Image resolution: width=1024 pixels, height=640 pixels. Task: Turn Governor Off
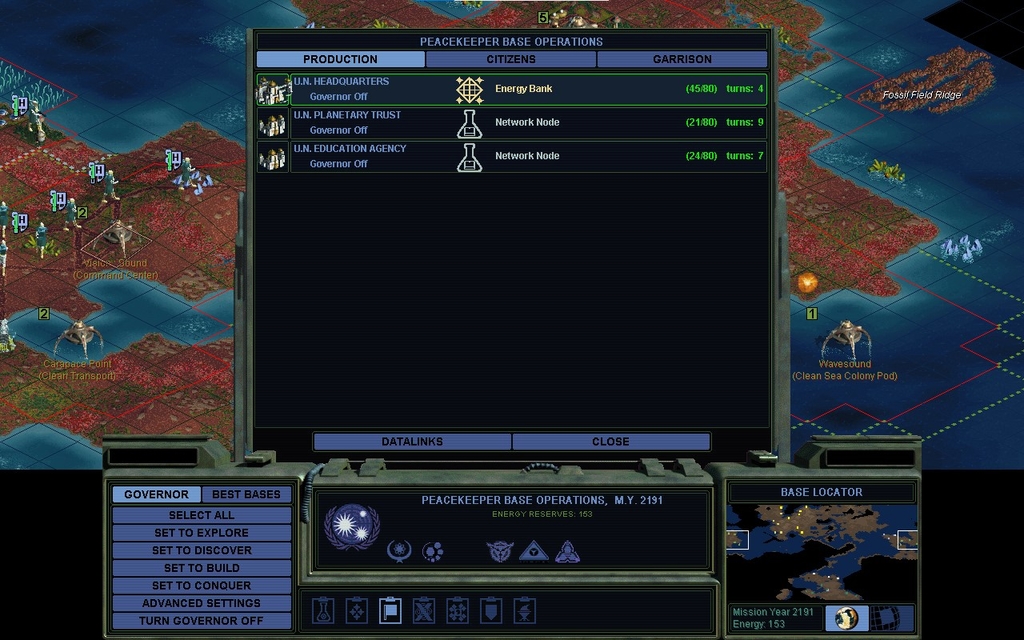pyautogui.click(x=201, y=621)
